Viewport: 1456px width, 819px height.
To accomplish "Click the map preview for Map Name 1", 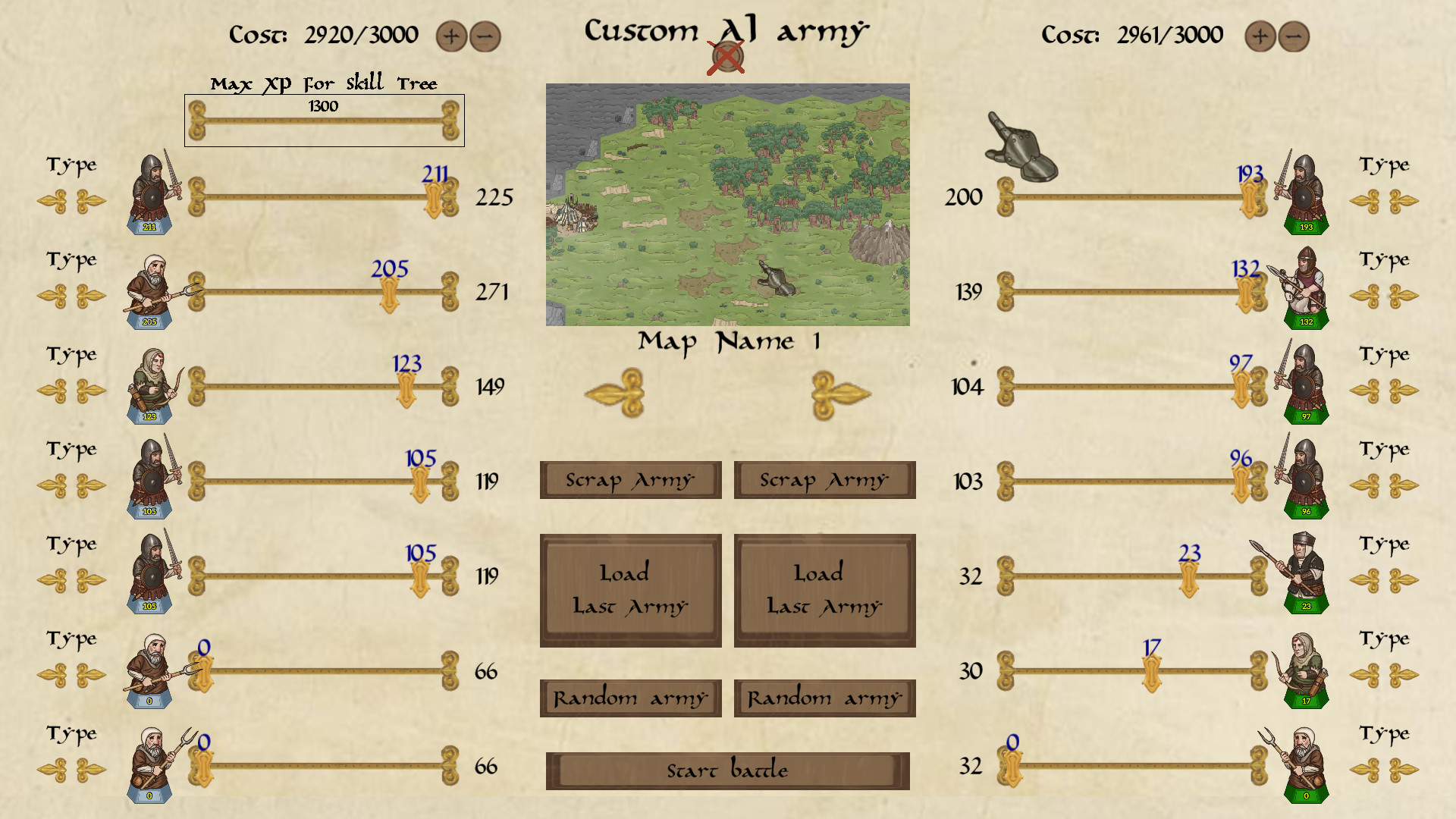I will pos(728,205).
